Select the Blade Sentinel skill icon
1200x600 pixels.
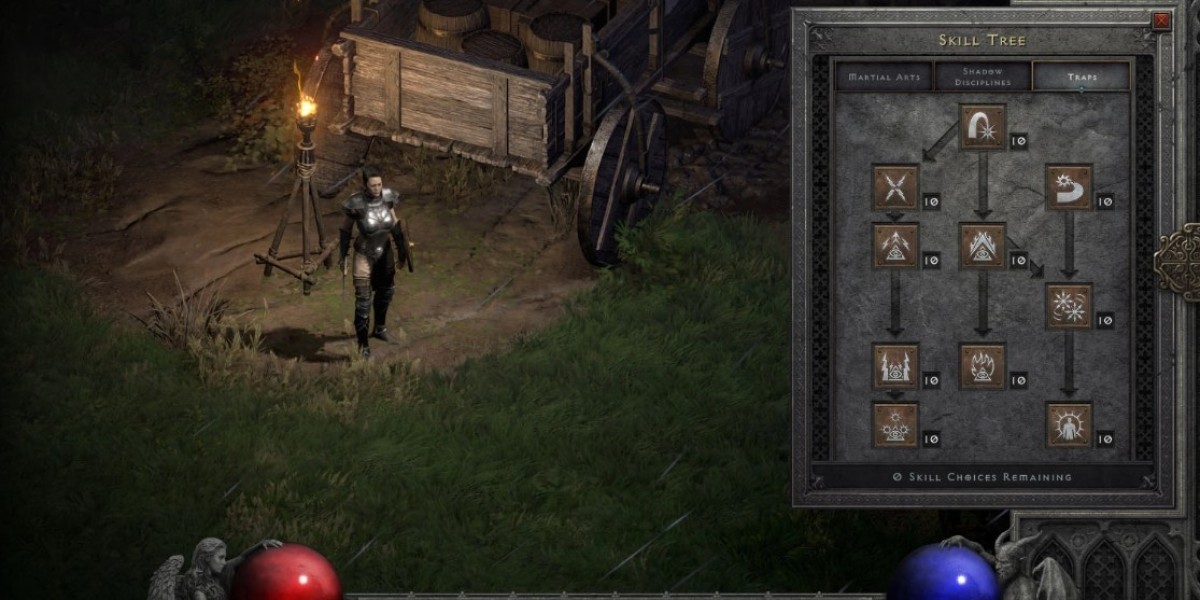(1068, 187)
